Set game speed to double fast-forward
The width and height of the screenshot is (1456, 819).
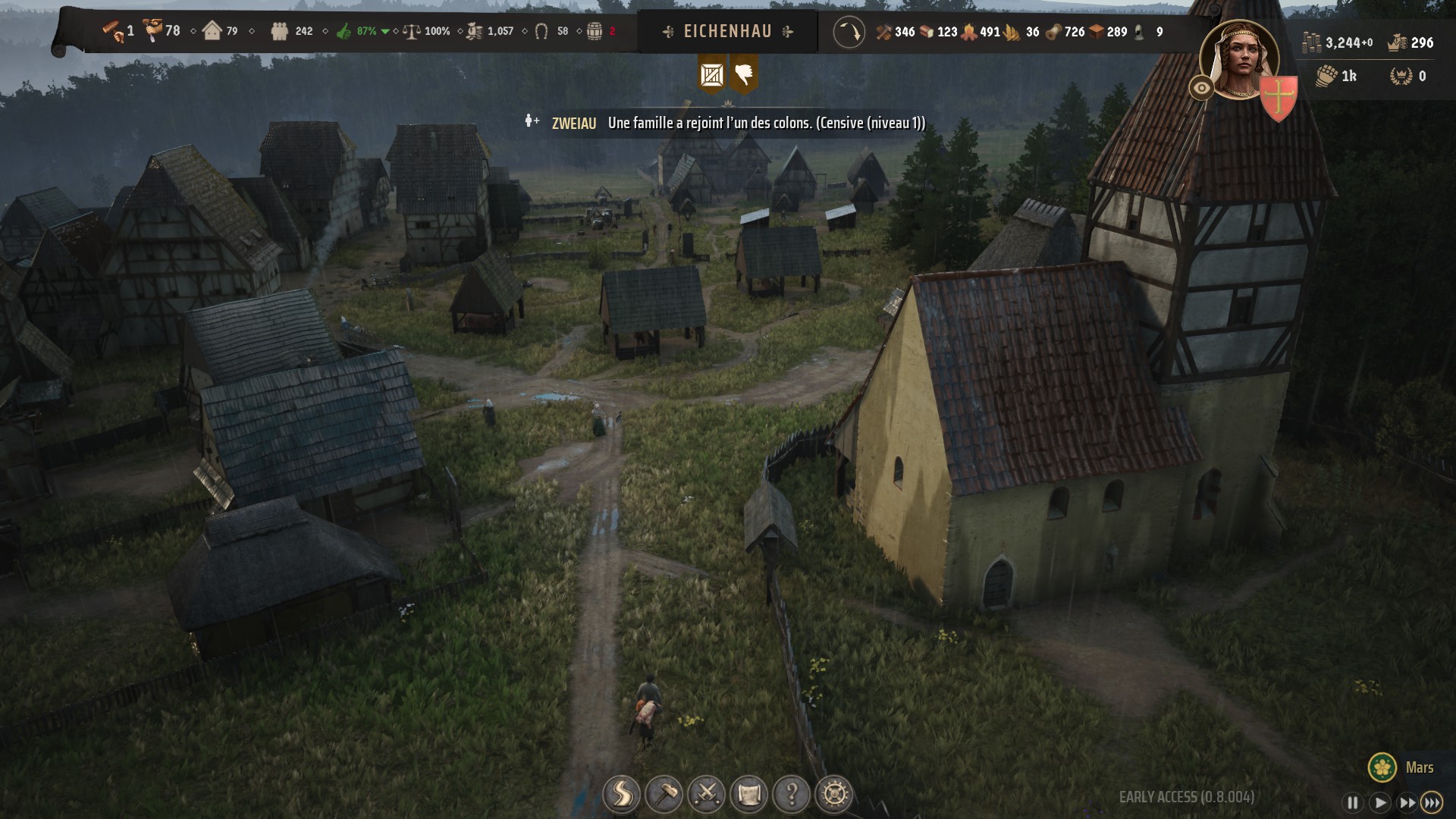pyautogui.click(x=1407, y=802)
